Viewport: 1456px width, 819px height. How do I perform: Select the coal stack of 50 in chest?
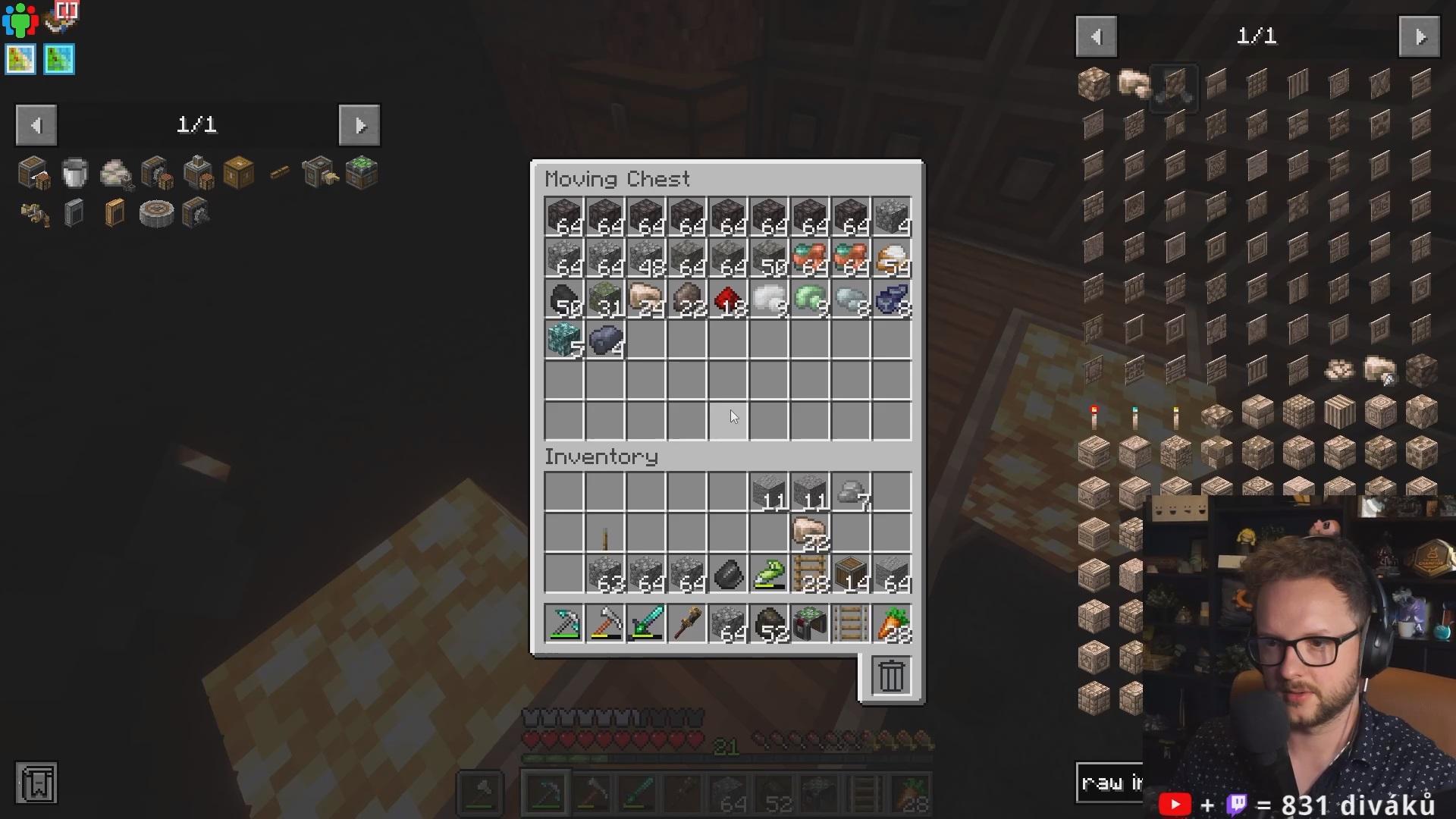(564, 300)
